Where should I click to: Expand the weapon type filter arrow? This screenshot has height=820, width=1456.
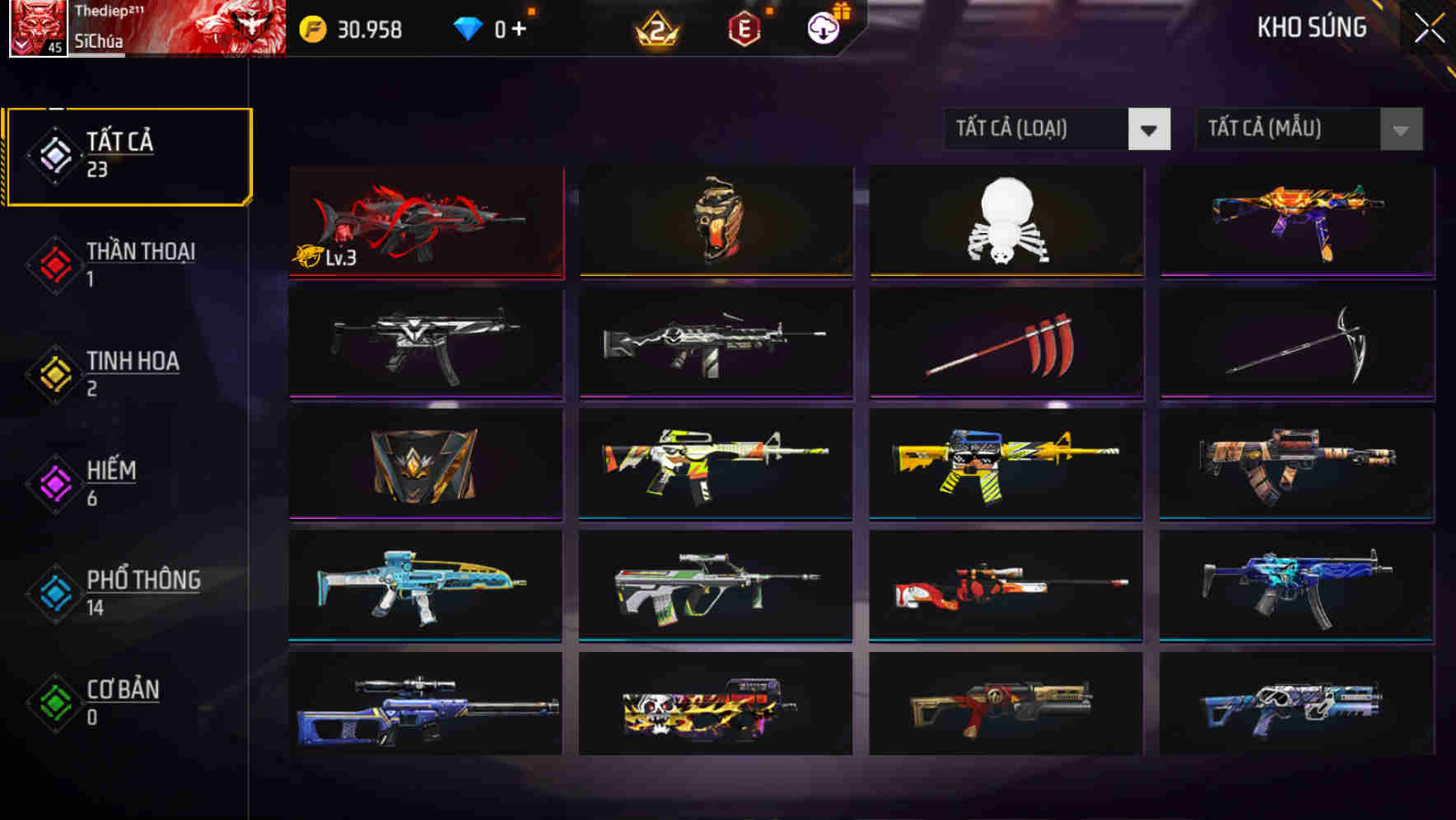pyautogui.click(x=1150, y=129)
